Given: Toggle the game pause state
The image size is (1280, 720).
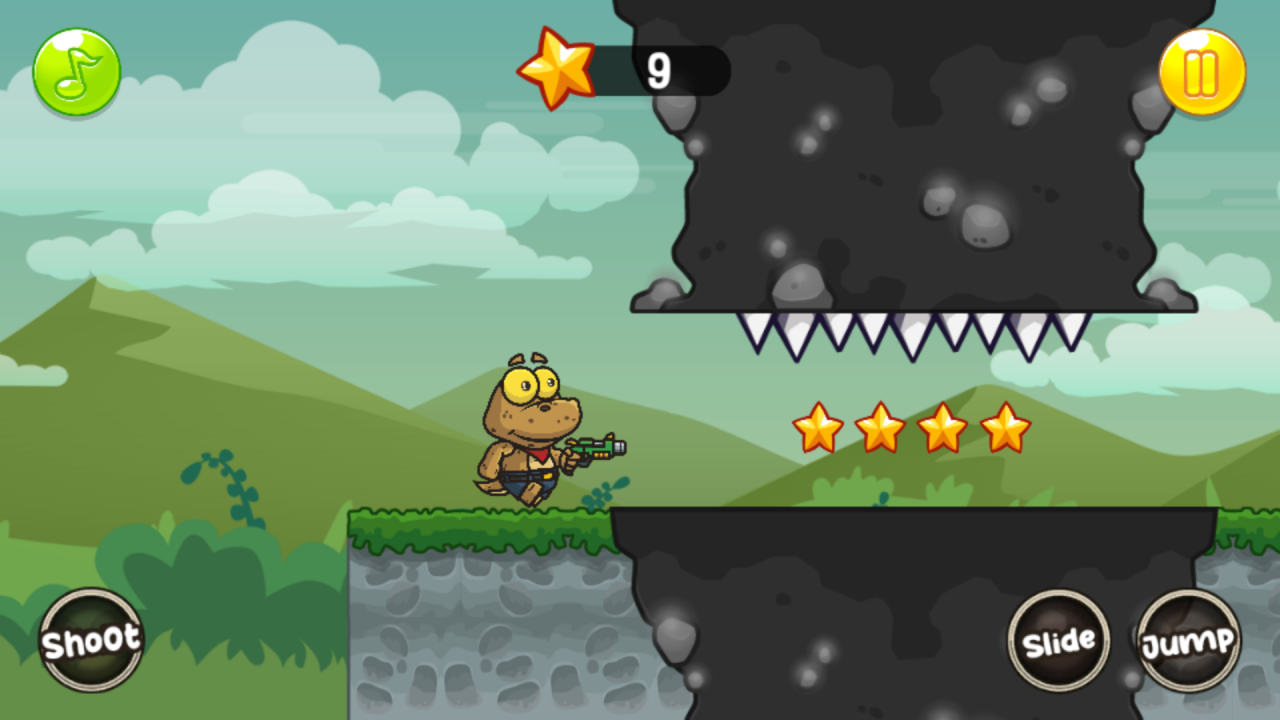Looking at the screenshot, I should point(1200,70).
